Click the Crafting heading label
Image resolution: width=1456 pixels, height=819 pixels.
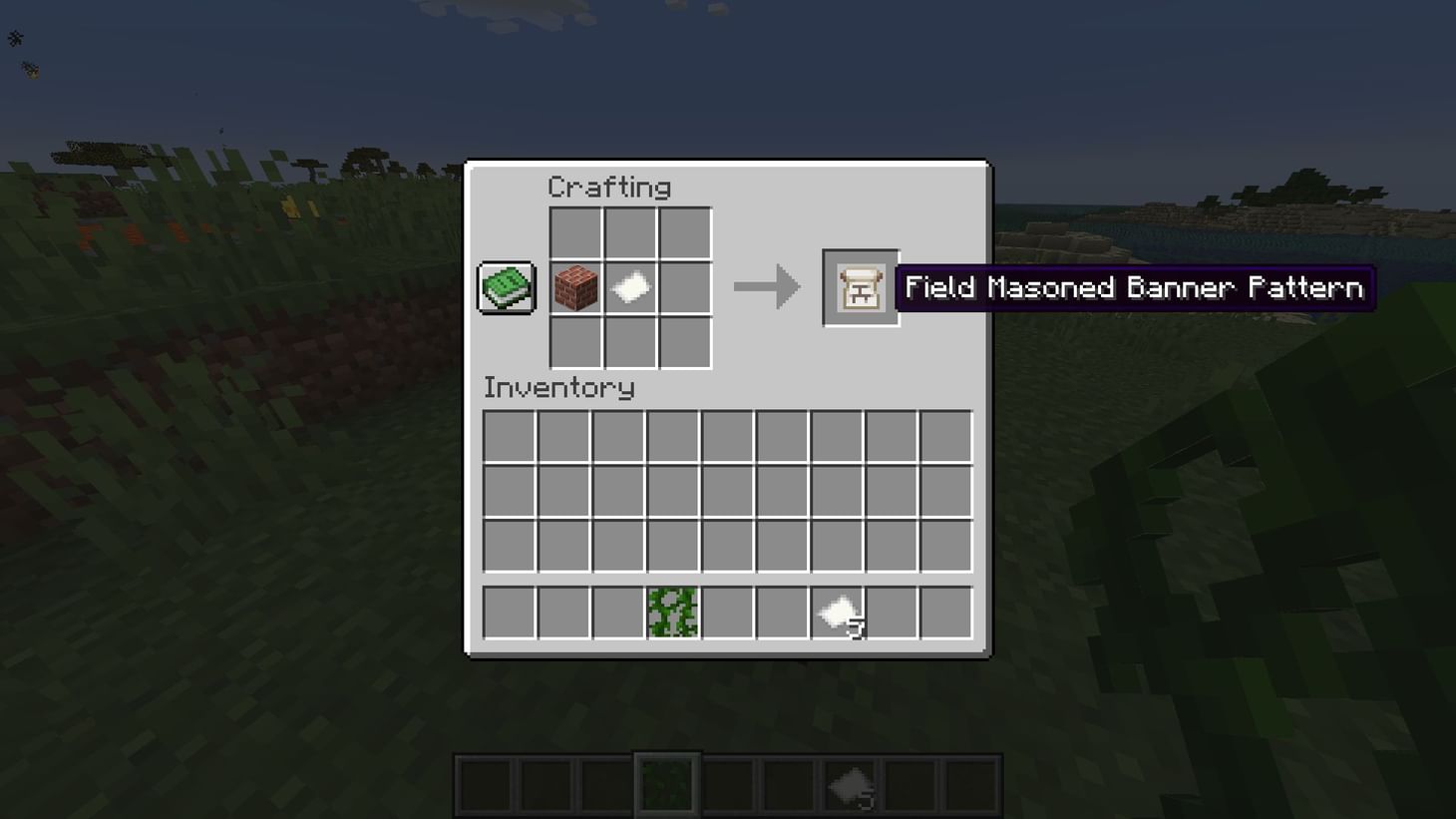click(609, 187)
